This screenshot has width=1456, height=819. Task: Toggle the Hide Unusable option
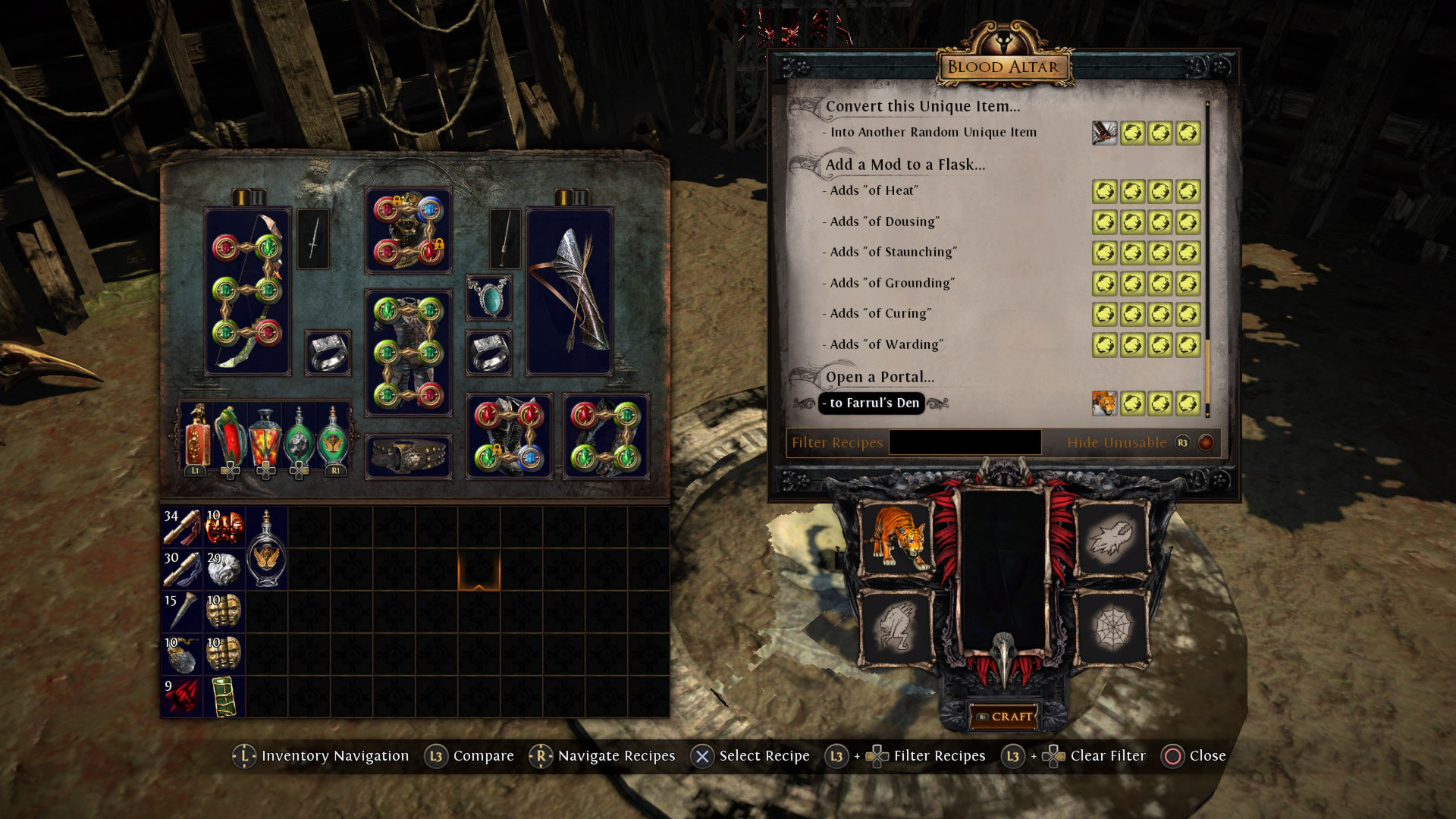pos(1205,442)
